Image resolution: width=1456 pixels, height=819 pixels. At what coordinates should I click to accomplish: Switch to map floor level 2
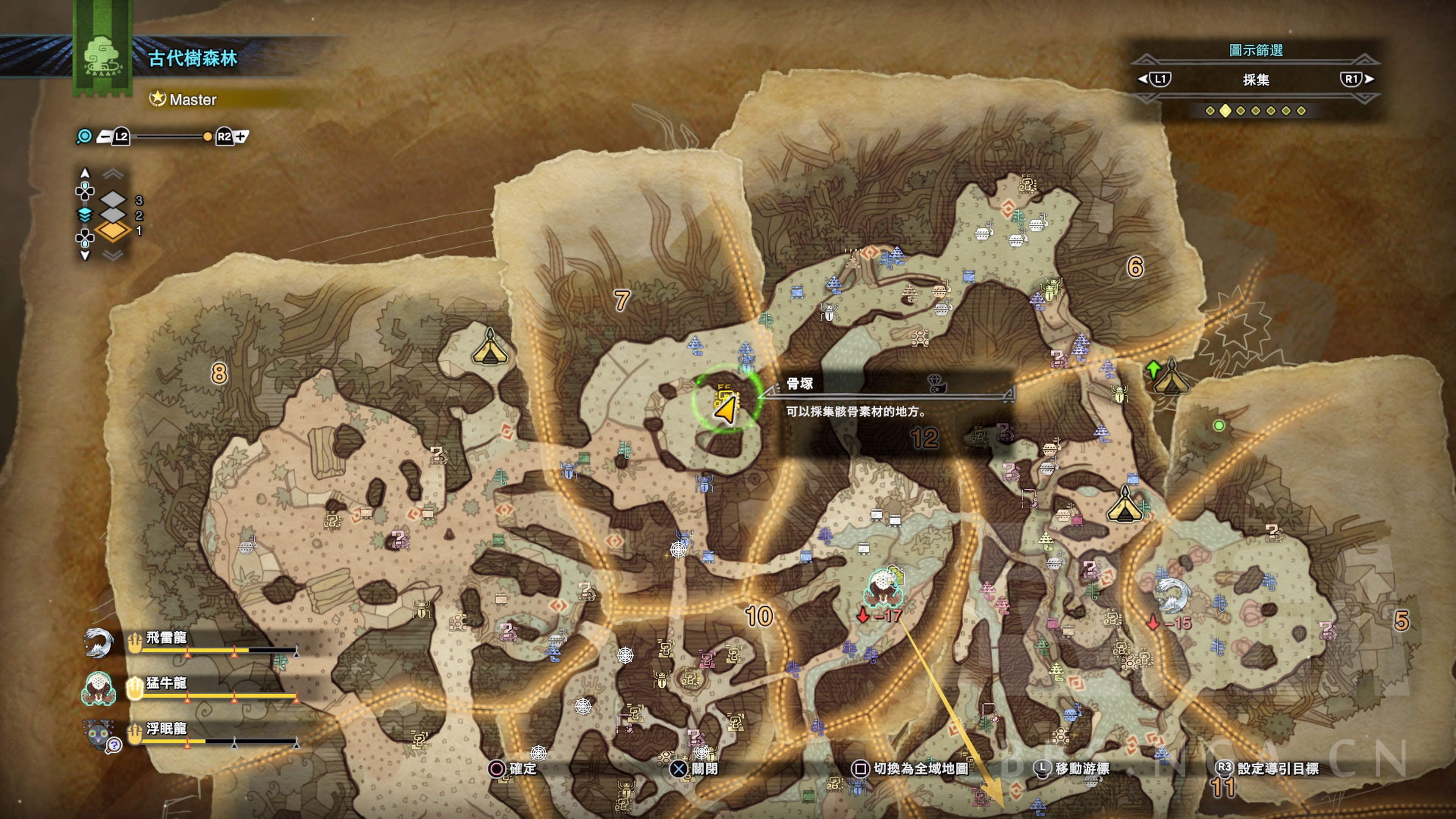click(114, 215)
